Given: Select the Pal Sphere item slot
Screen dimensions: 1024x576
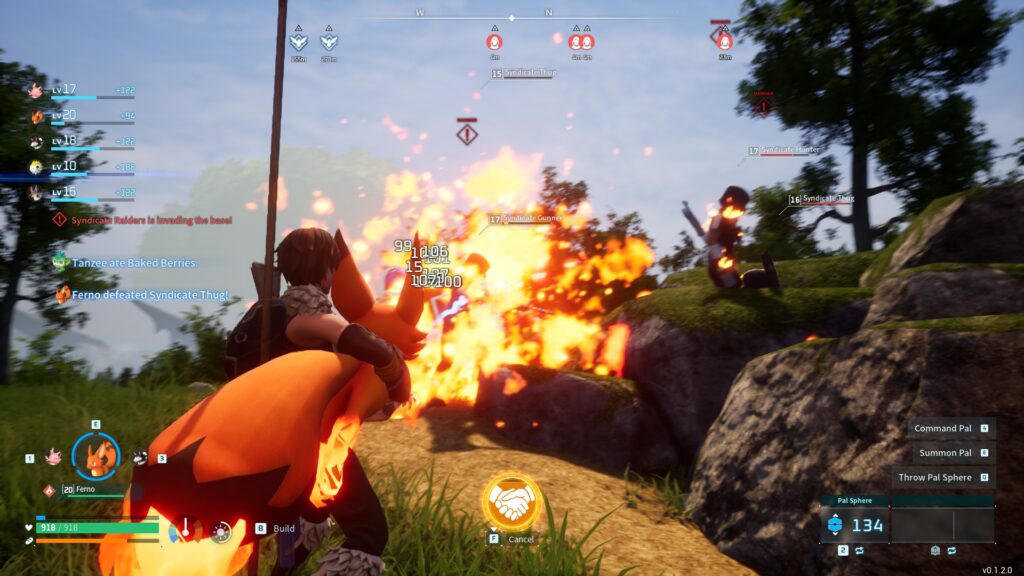Looking at the screenshot, I should coord(855,525).
